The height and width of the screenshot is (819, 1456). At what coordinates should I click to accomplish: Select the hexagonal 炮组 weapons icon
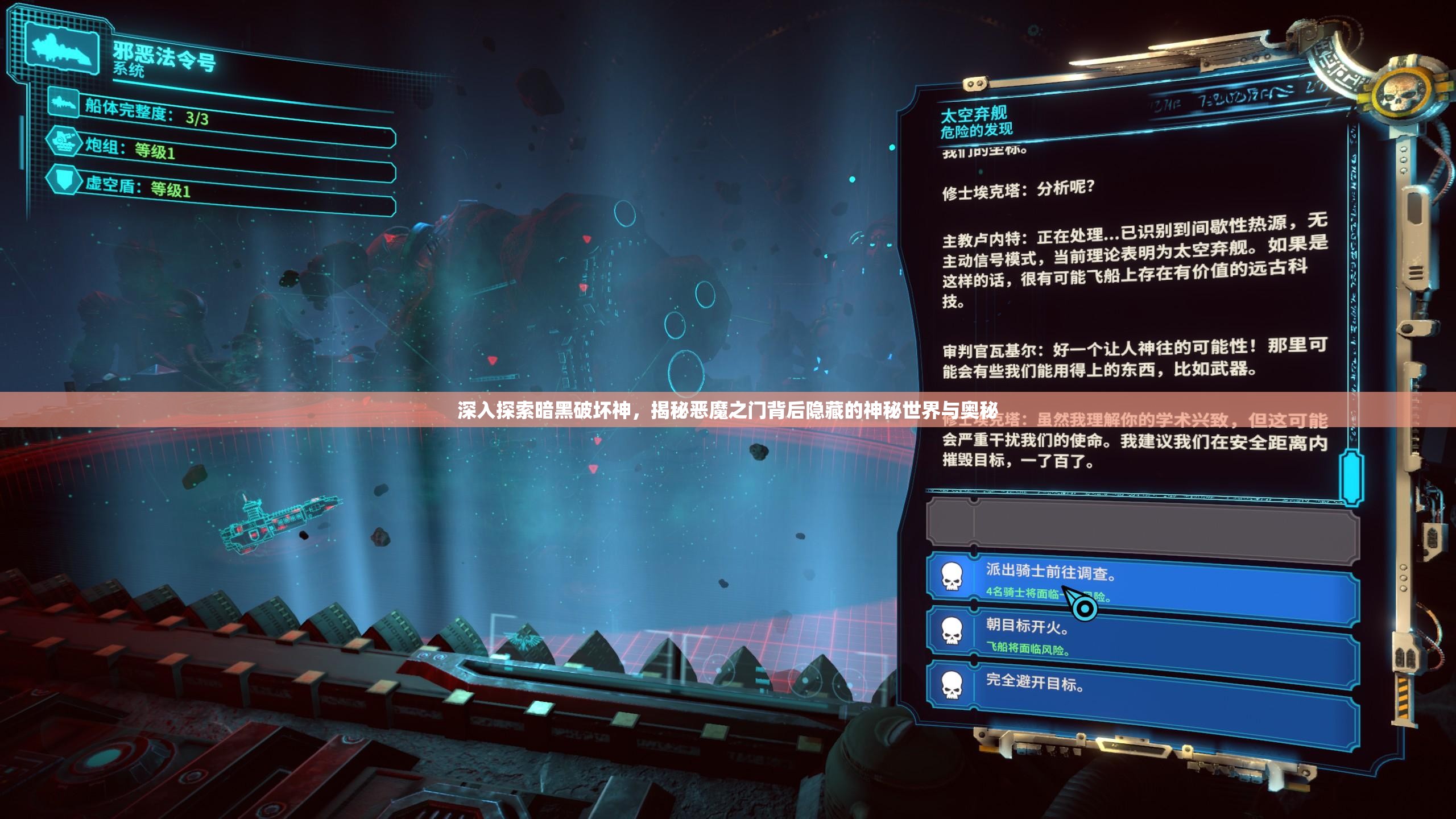point(65,146)
